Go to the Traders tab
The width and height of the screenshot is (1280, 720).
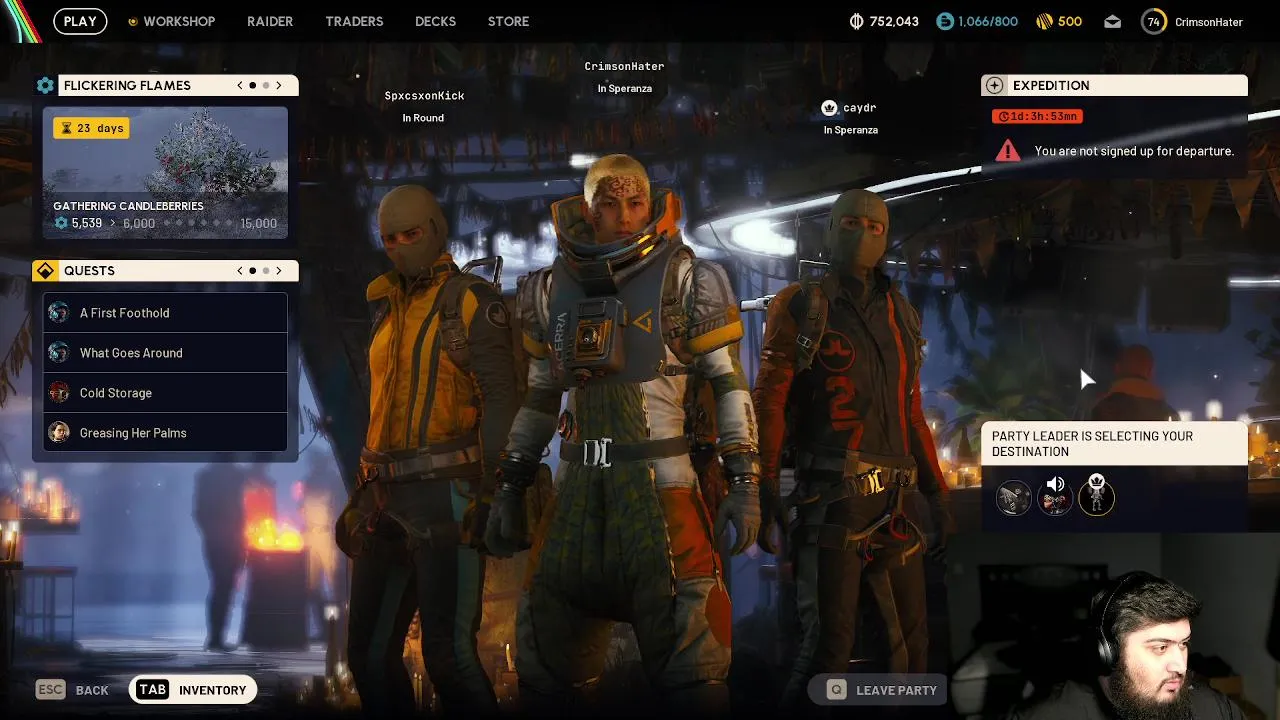pyautogui.click(x=354, y=21)
